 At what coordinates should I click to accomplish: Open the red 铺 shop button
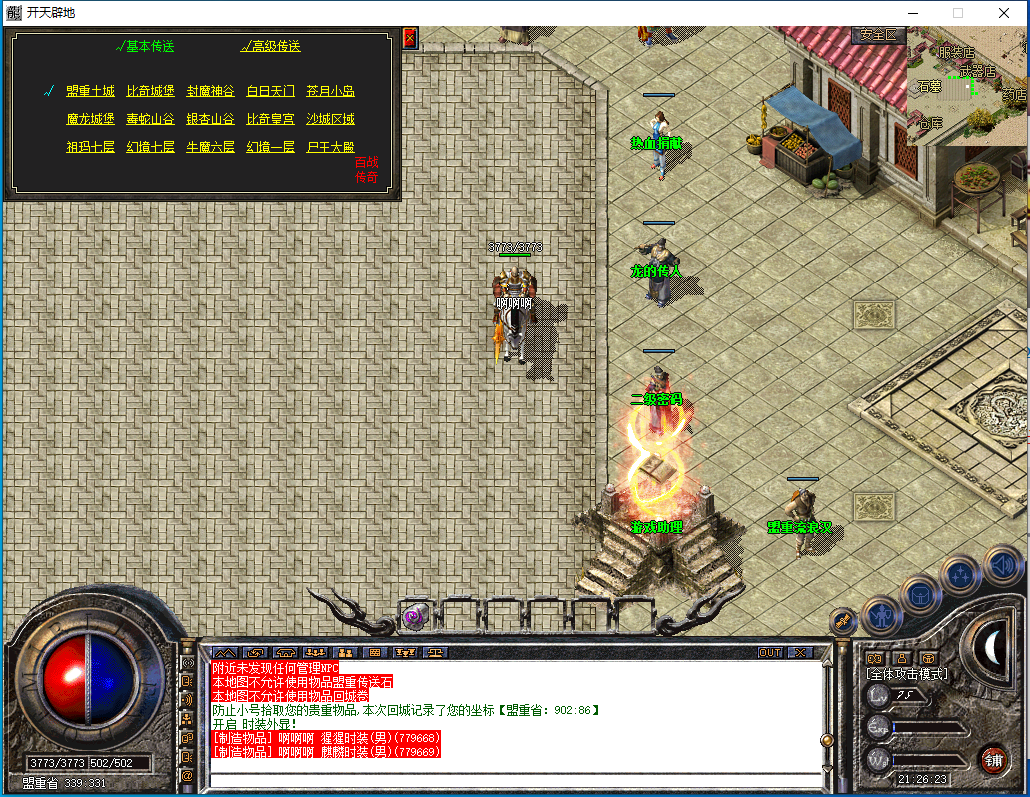pyautogui.click(x=993, y=759)
